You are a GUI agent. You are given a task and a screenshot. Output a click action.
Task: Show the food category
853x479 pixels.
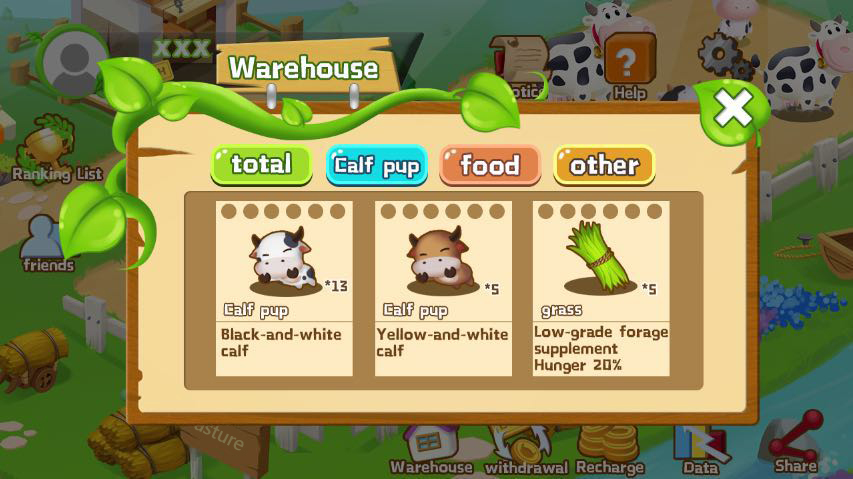coord(490,165)
